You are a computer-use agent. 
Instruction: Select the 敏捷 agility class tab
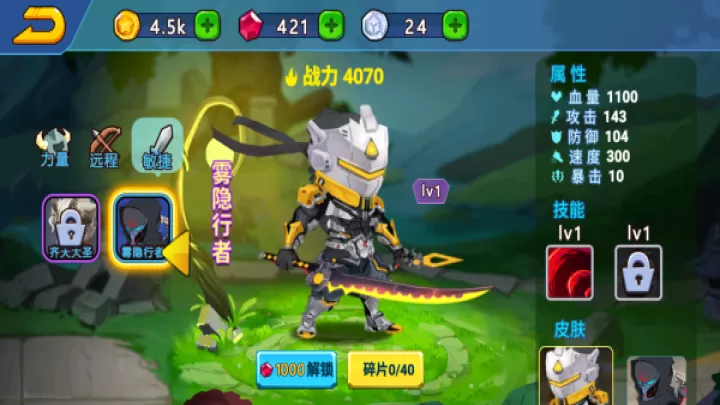click(156, 145)
